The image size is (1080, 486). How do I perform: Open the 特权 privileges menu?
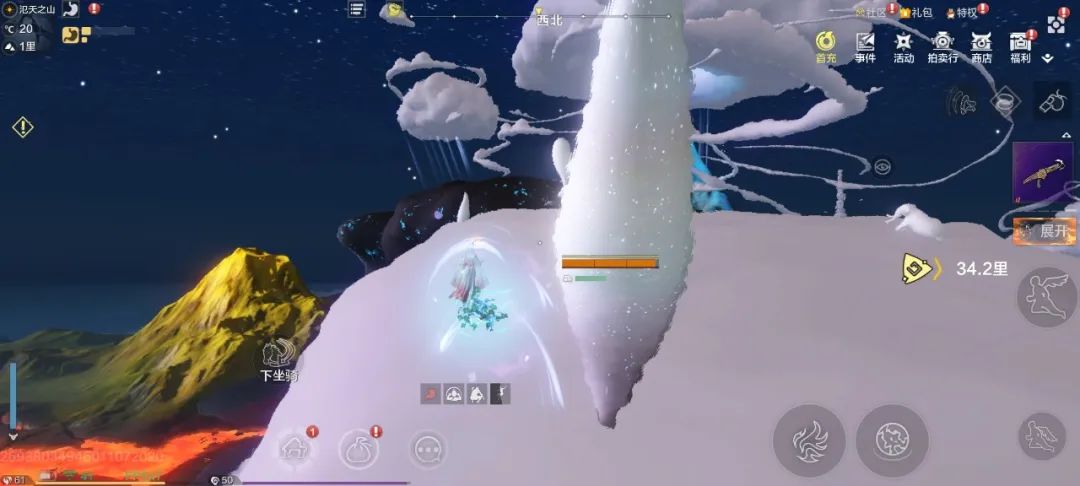click(x=962, y=13)
